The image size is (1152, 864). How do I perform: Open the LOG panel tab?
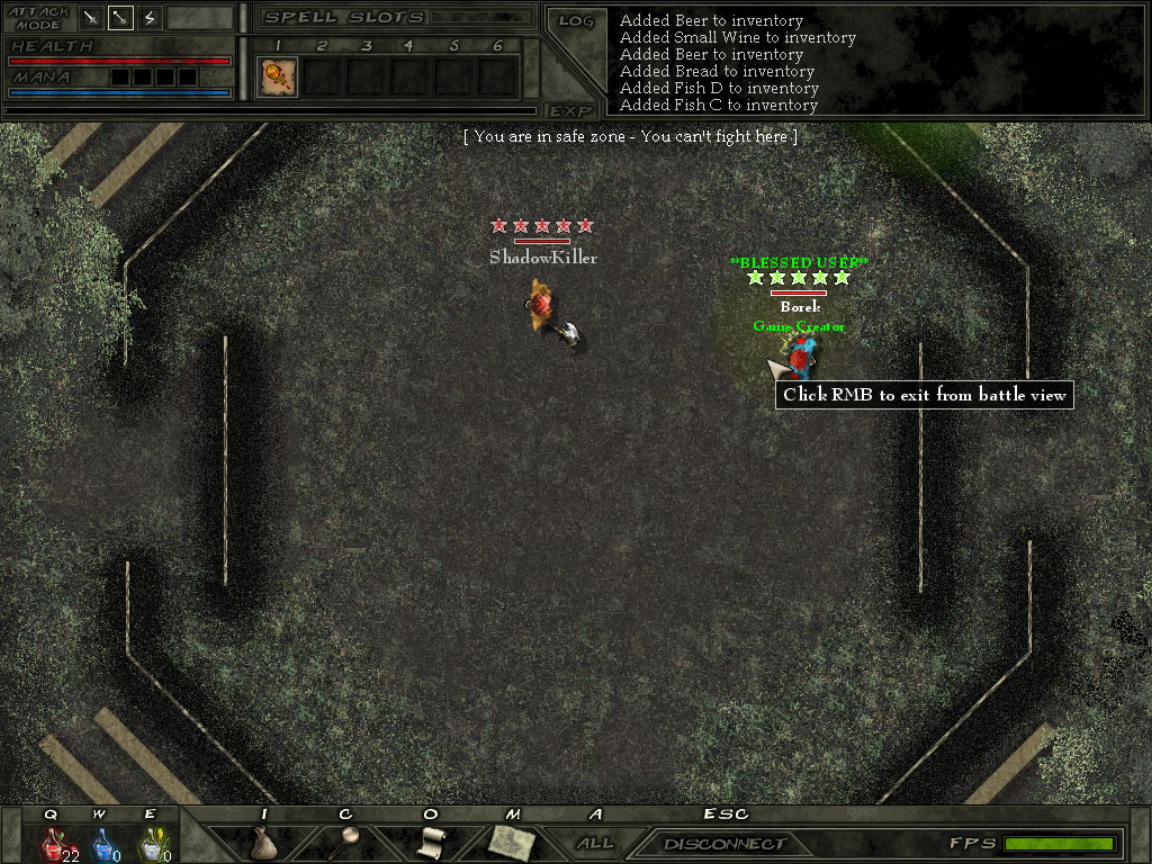pyautogui.click(x=575, y=21)
